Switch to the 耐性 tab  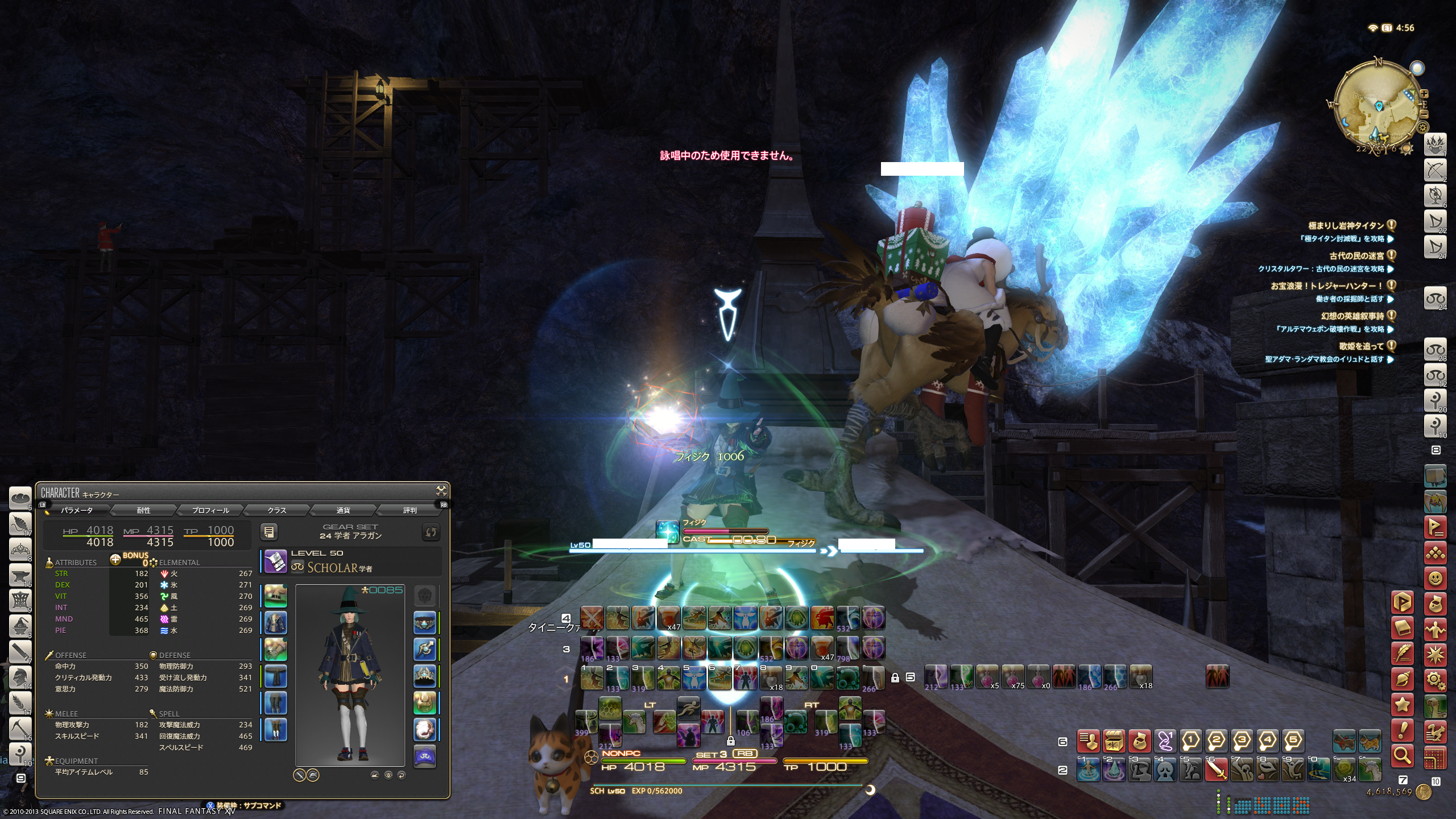tap(143, 510)
